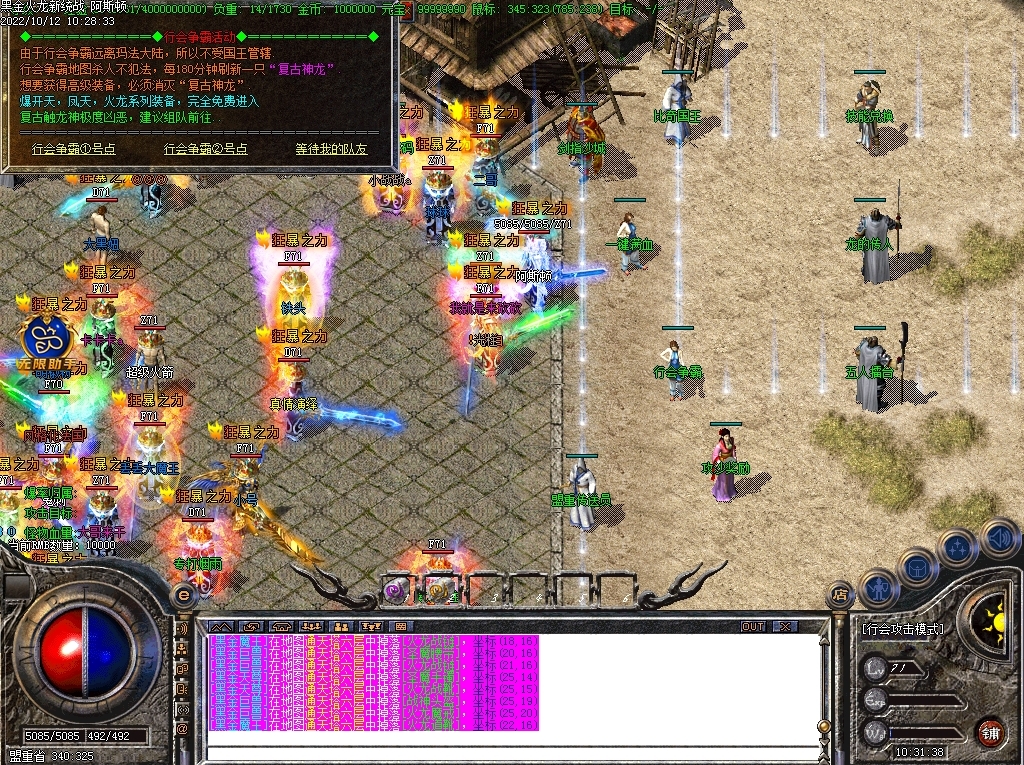Open the skills sparkle stars icon
Viewport: 1024px width, 765px height.
[958, 548]
